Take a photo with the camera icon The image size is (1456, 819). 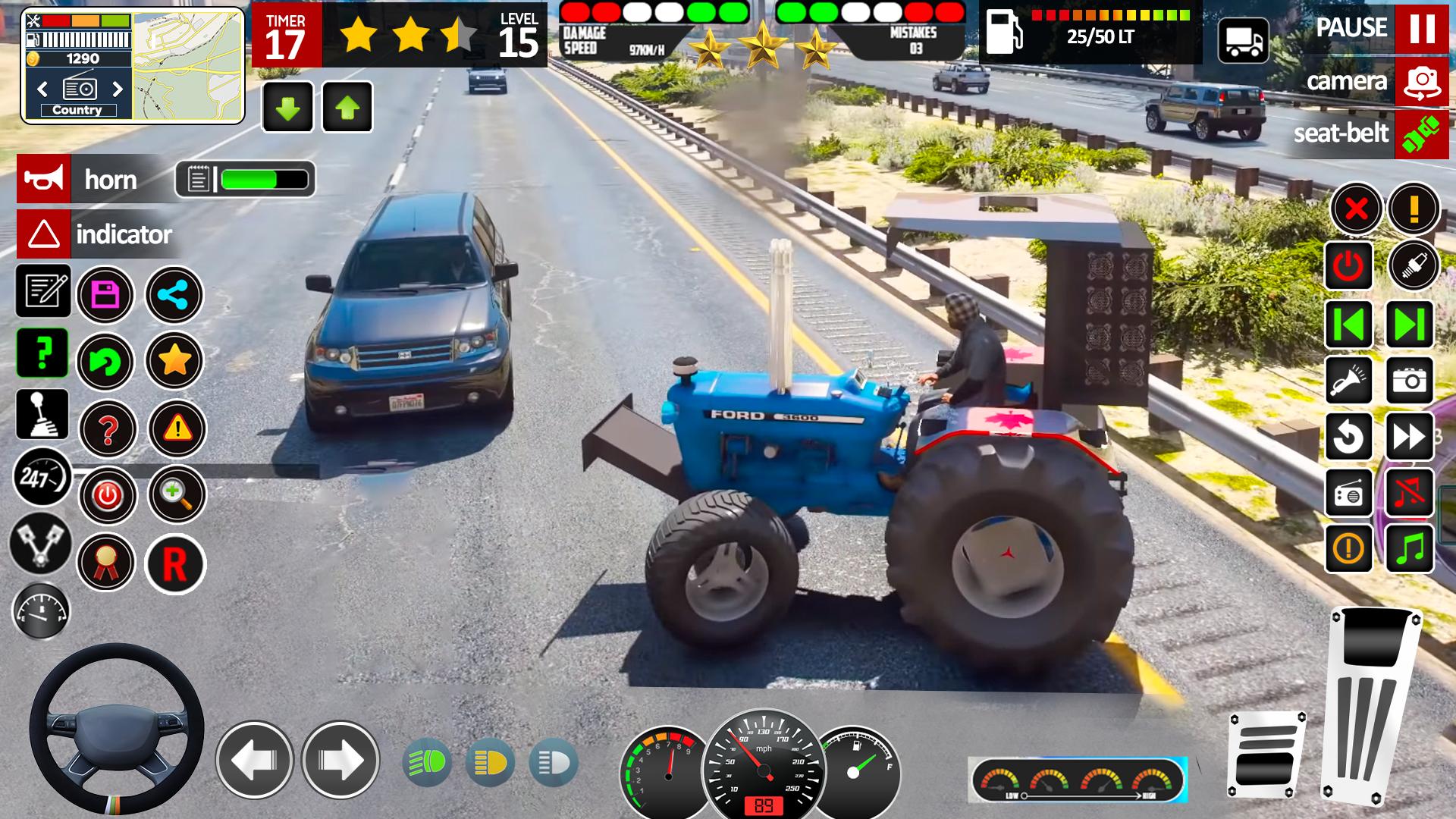pos(1409,380)
